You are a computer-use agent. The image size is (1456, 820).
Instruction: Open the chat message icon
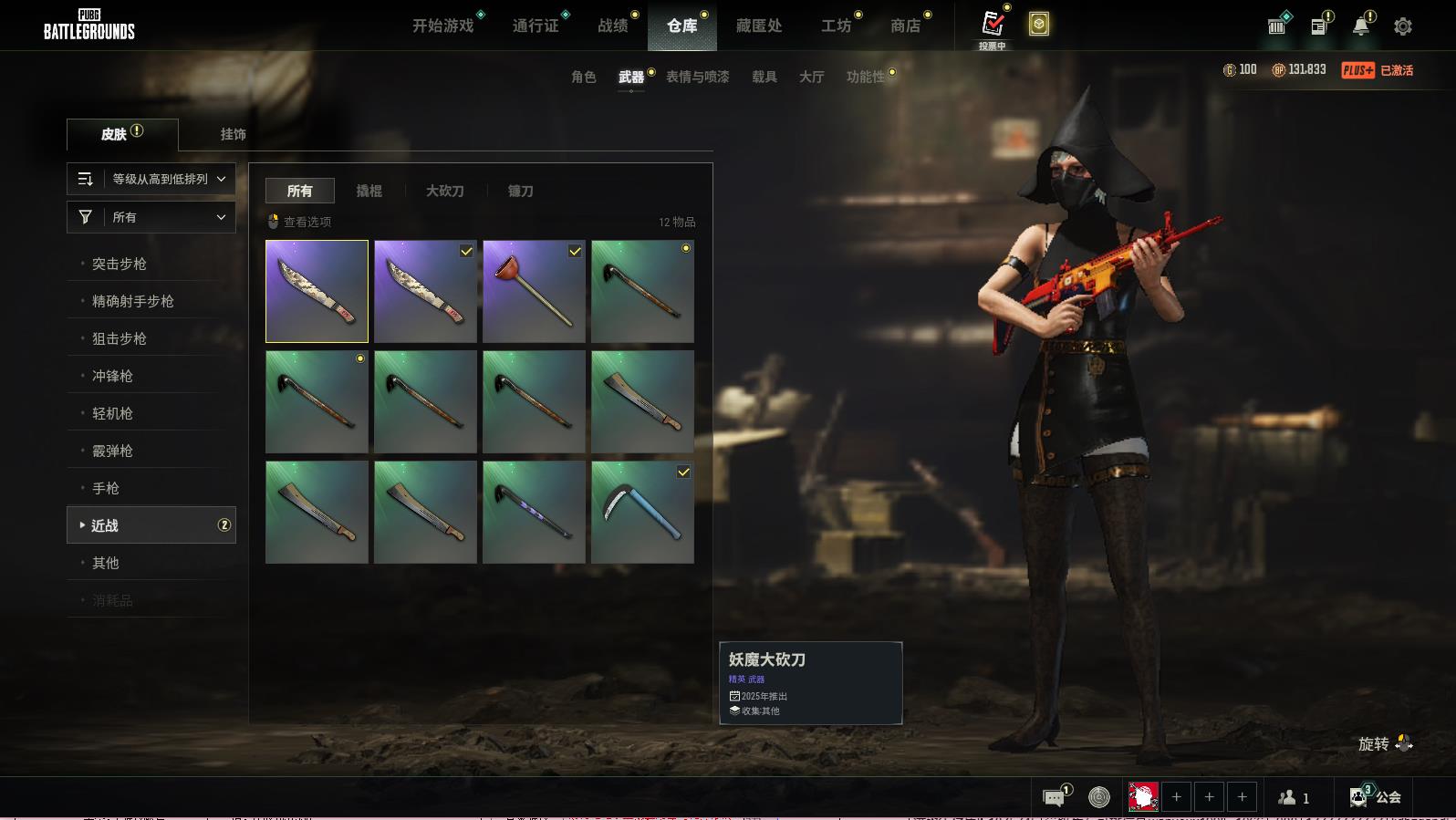(1054, 798)
